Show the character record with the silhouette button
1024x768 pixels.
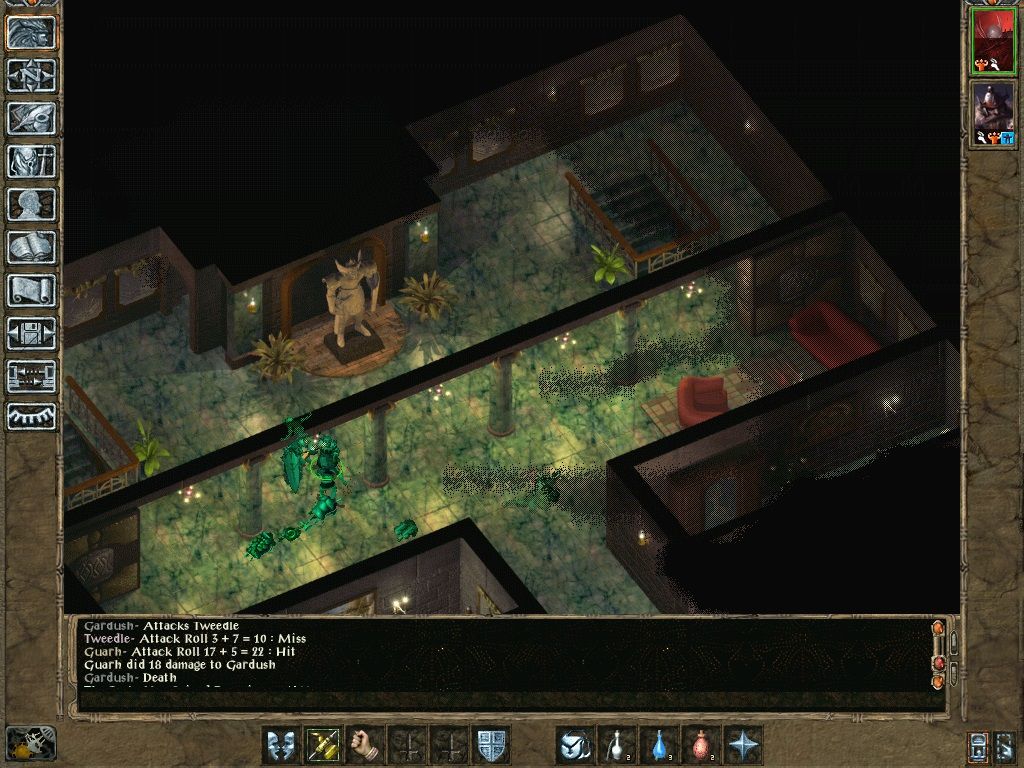tap(32, 204)
